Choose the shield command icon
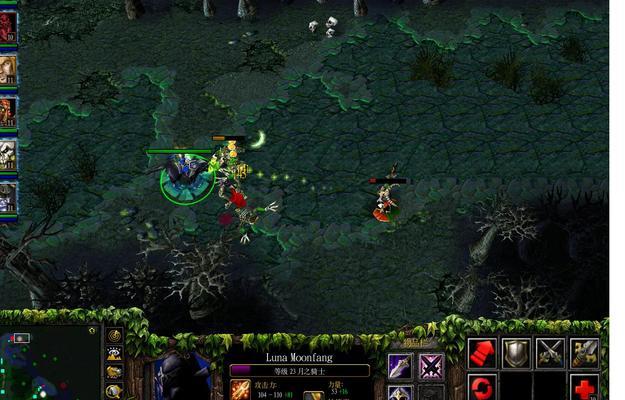Viewport: 625px width, 400px height. click(x=516, y=352)
